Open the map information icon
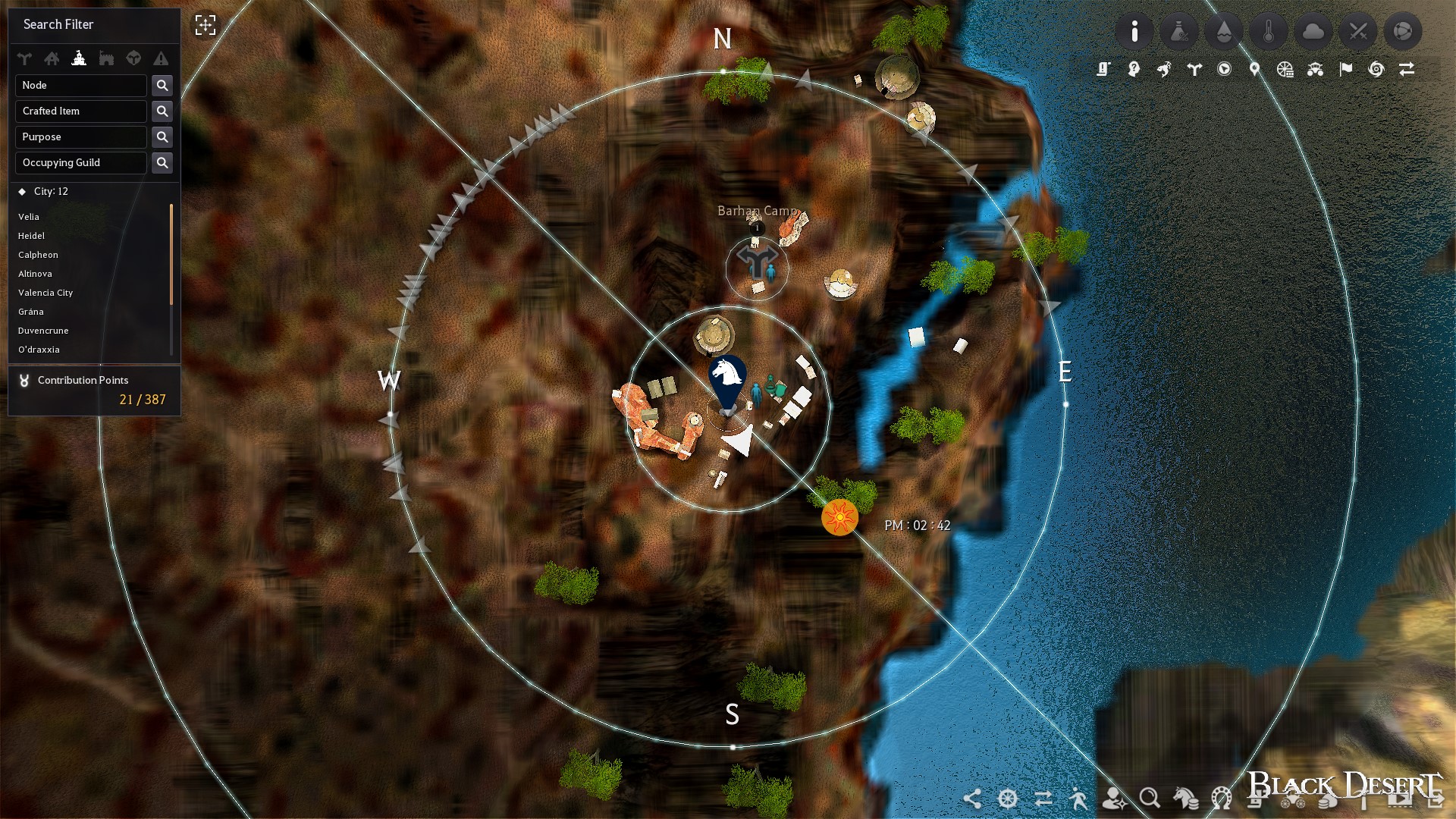 click(1134, 31)
